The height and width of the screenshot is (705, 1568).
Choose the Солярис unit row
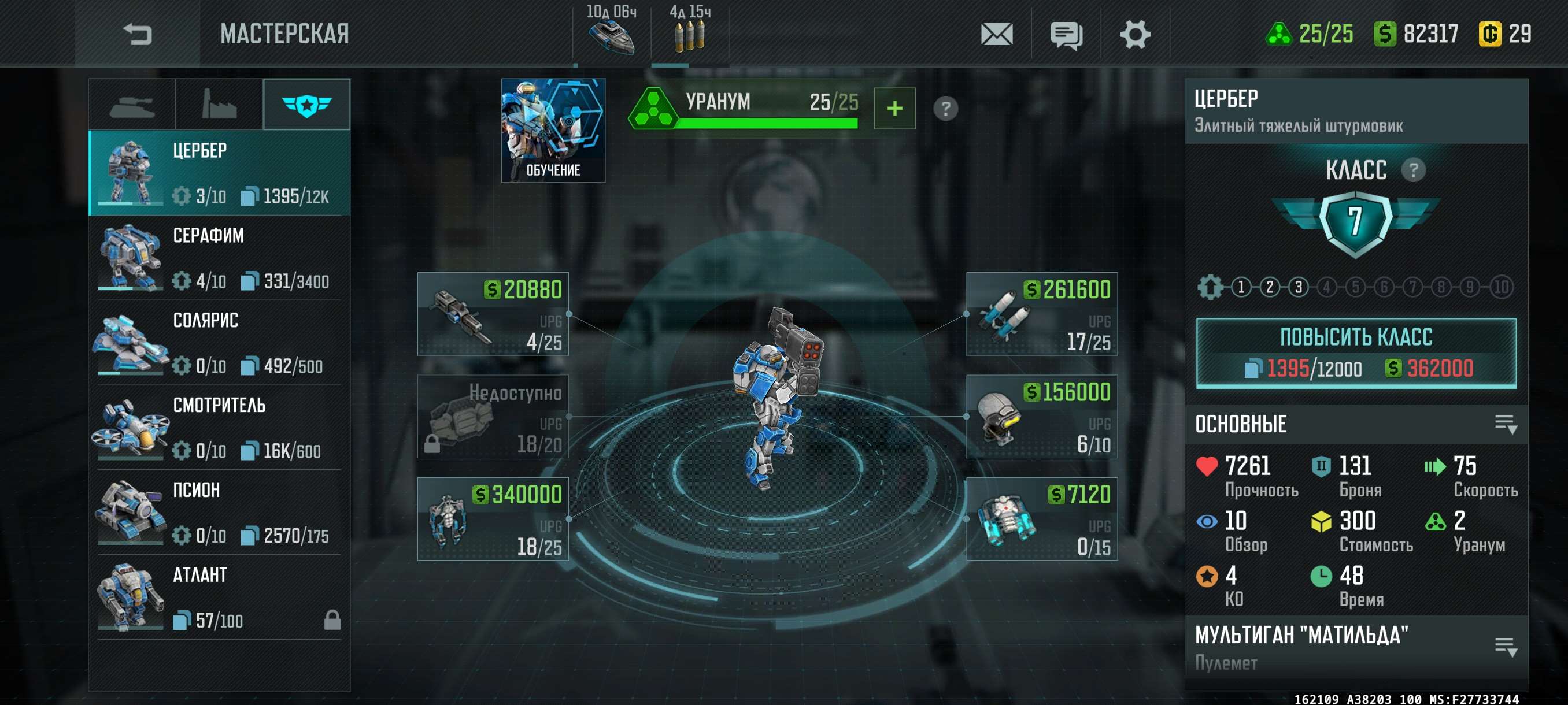pyautogui.click(x=219, y=343)
